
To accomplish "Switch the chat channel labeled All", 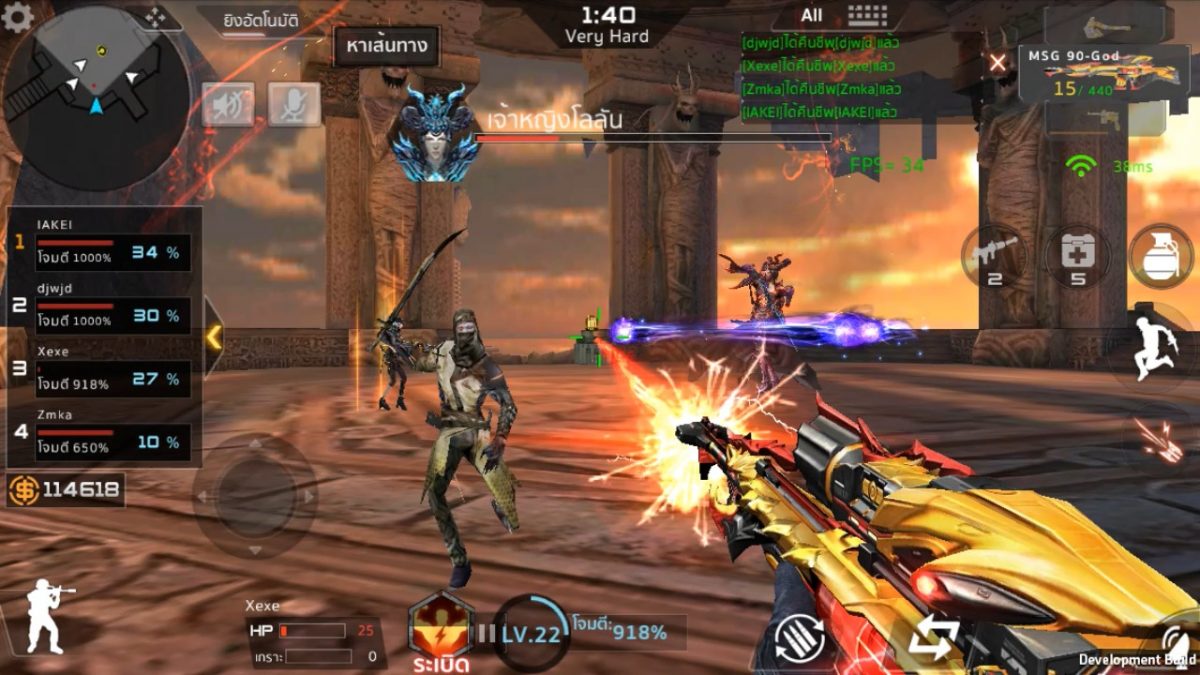I will pyautogui.click(x=812, y=15).
